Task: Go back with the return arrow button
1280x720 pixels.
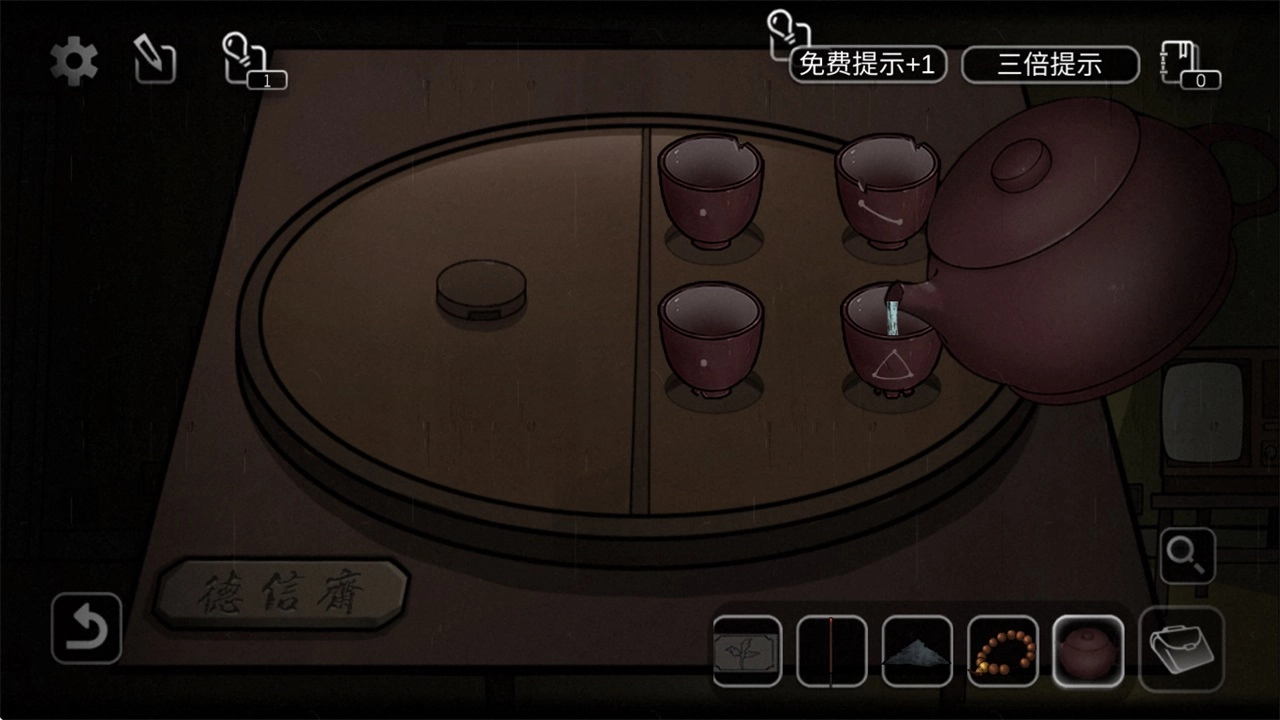Action: coord(87,628)
